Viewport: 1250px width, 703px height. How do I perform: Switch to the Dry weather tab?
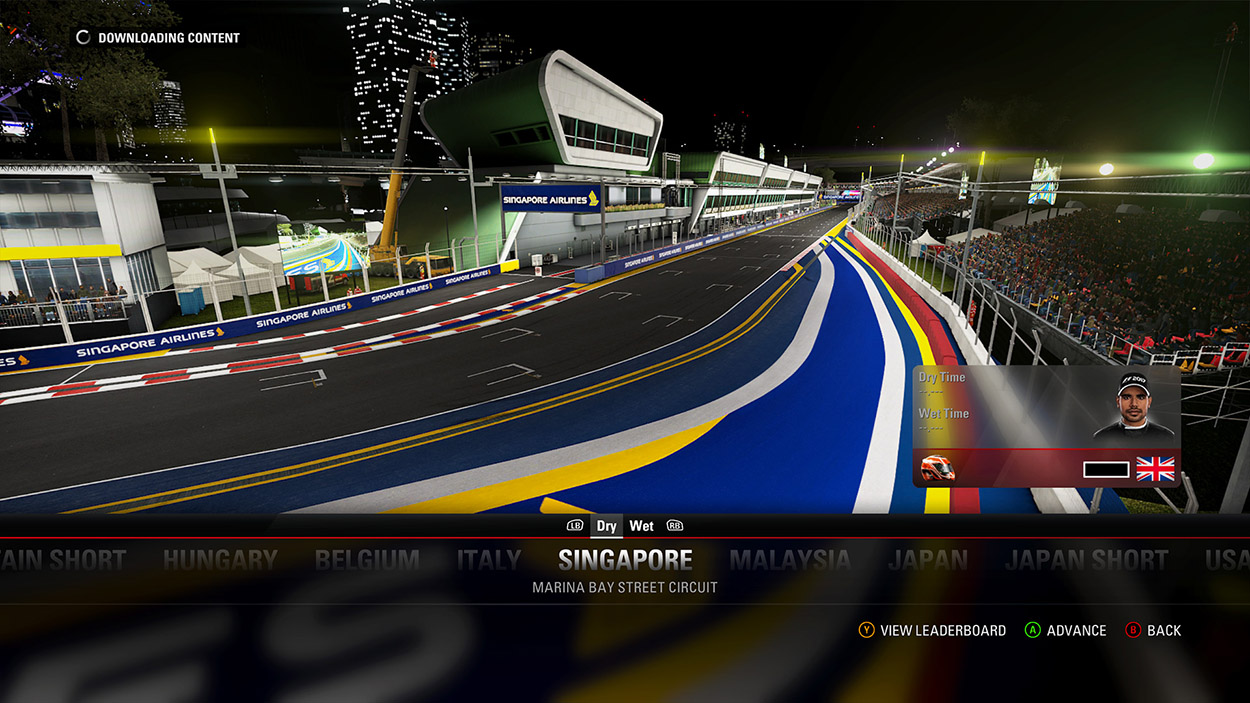pos(606,526)
